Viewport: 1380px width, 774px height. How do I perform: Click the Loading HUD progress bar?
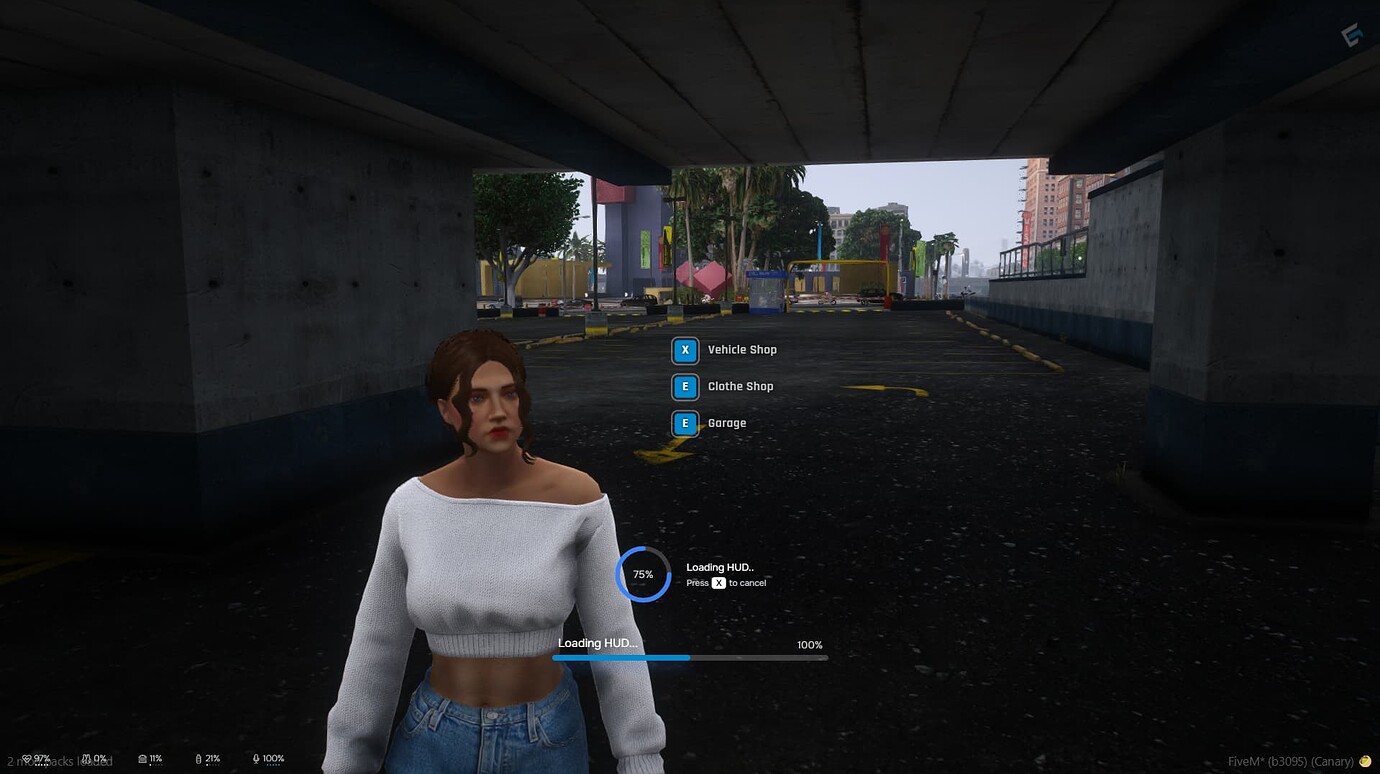tap(690, 657)
